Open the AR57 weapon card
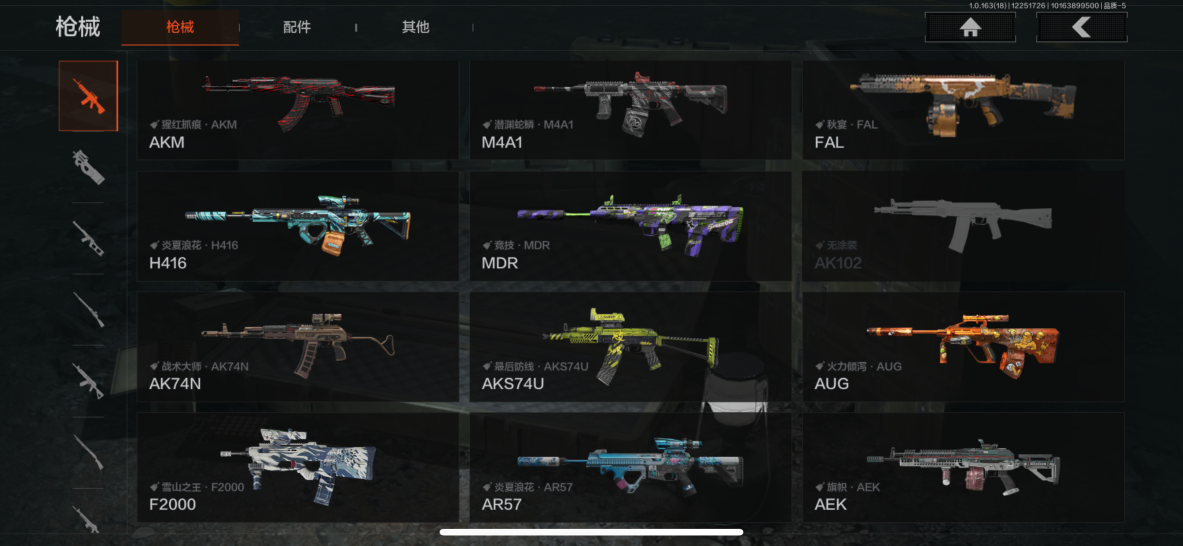 [x=630, y=467]
